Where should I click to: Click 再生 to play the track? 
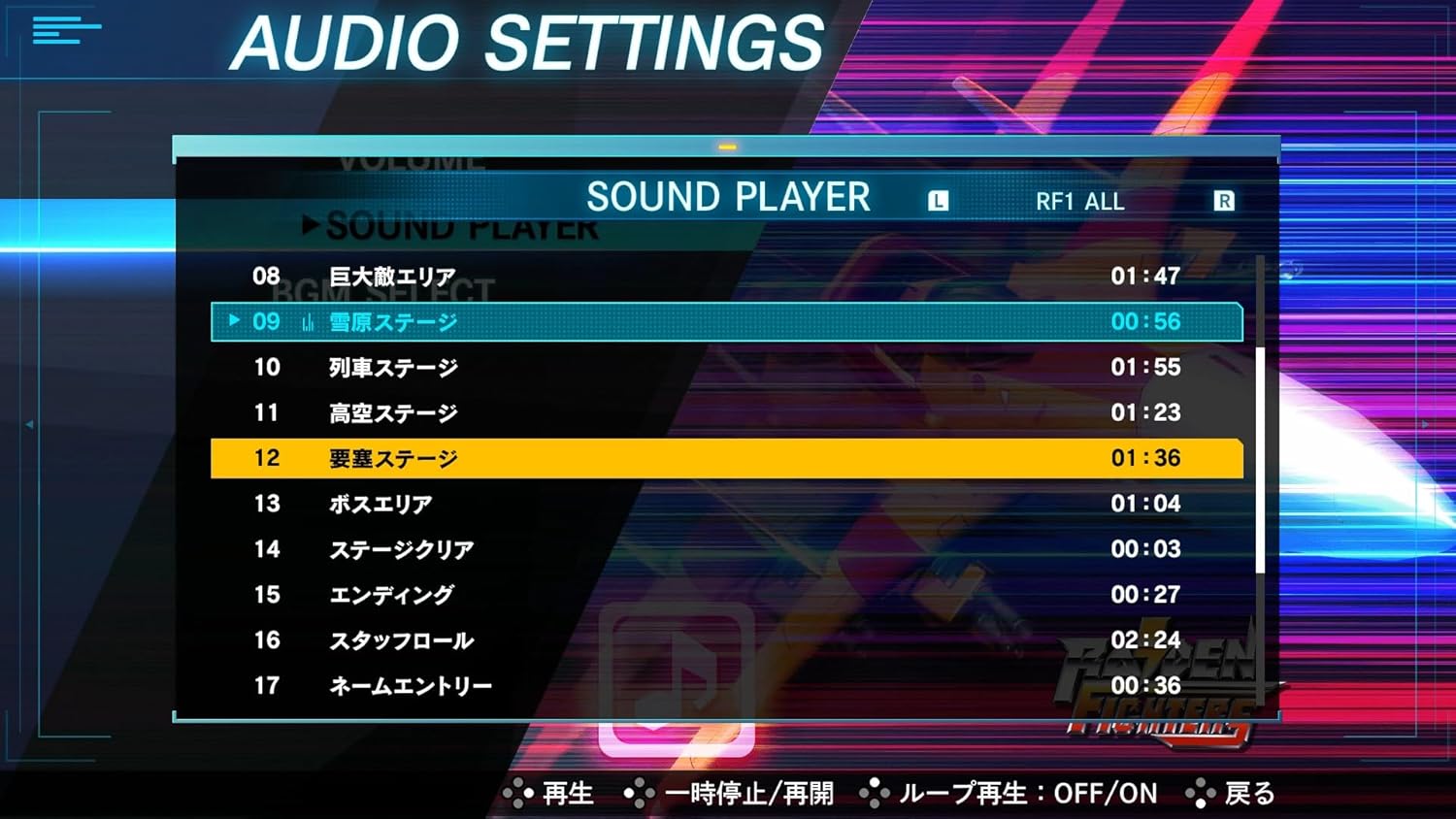[569, 793]
